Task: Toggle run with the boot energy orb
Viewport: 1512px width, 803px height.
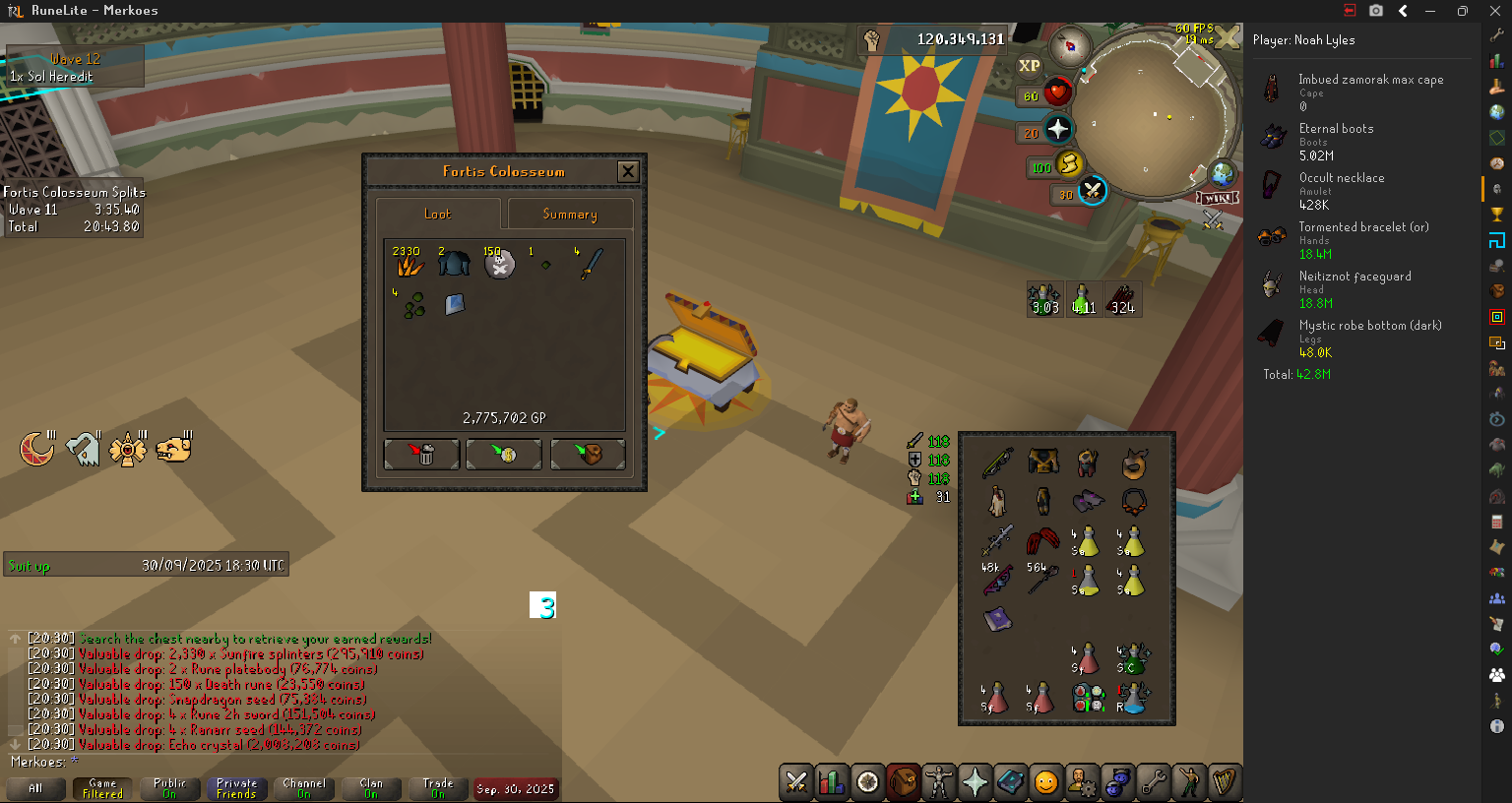Action: coord(1069,163)
